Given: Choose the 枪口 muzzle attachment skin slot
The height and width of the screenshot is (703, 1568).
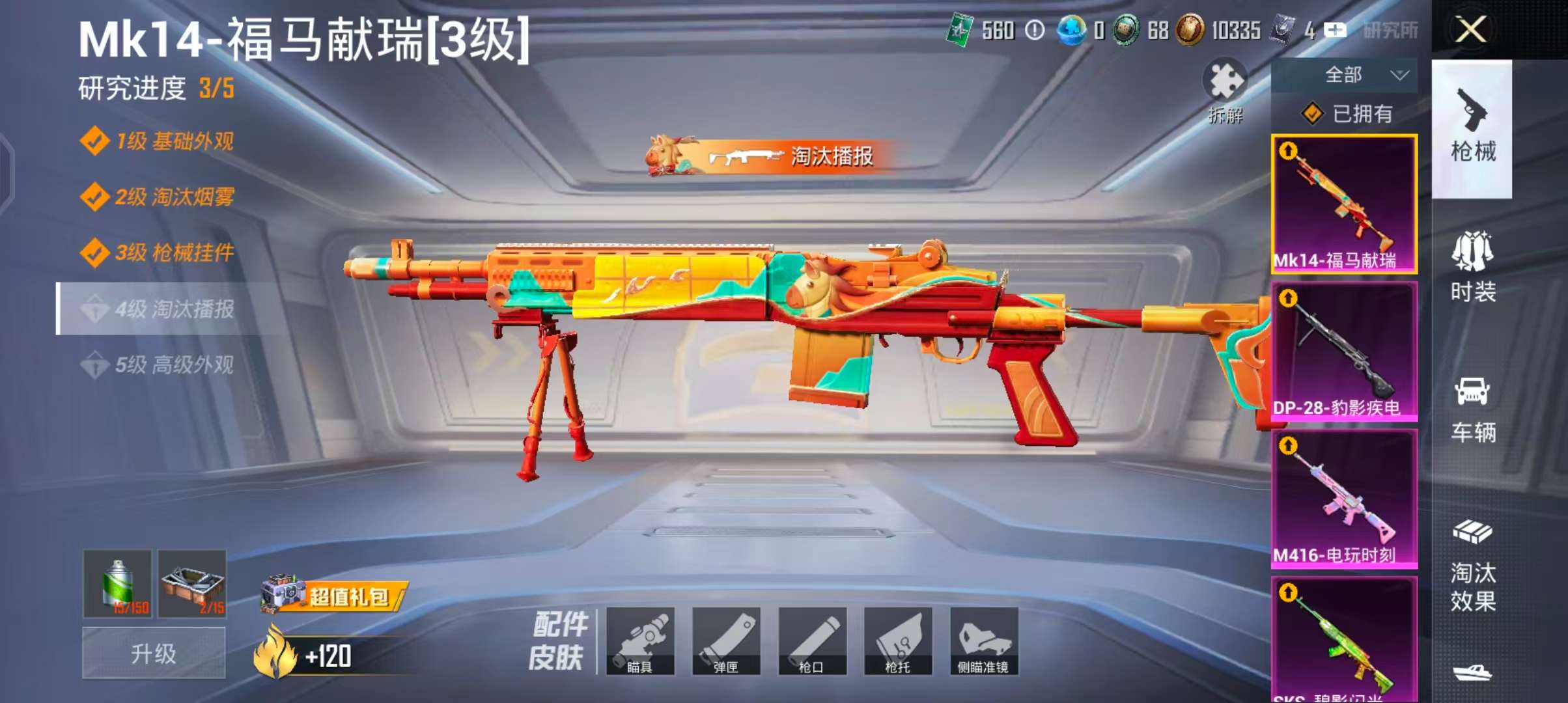Looking at the screenshot, I should pos(812,641).
